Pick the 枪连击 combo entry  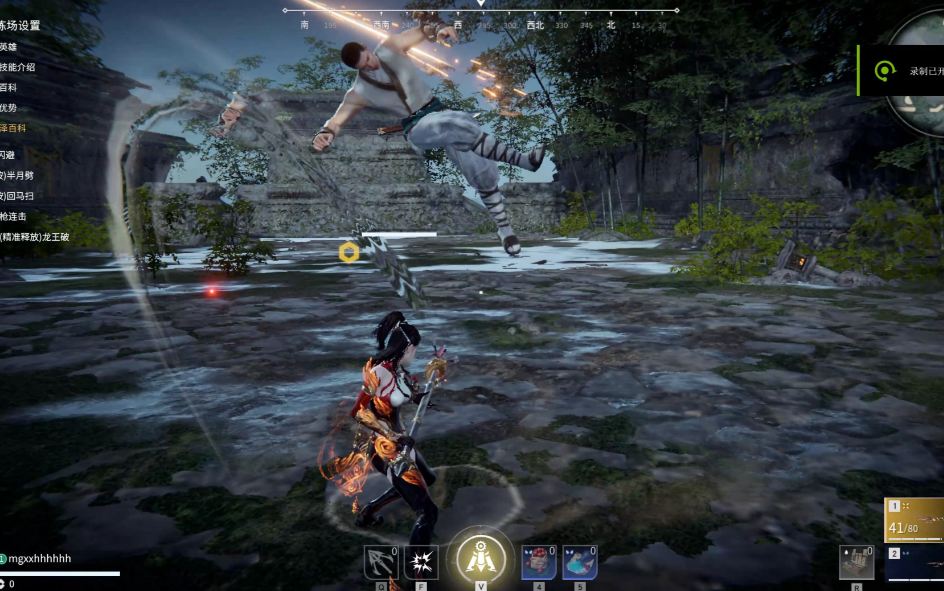(x=14, y=216)
